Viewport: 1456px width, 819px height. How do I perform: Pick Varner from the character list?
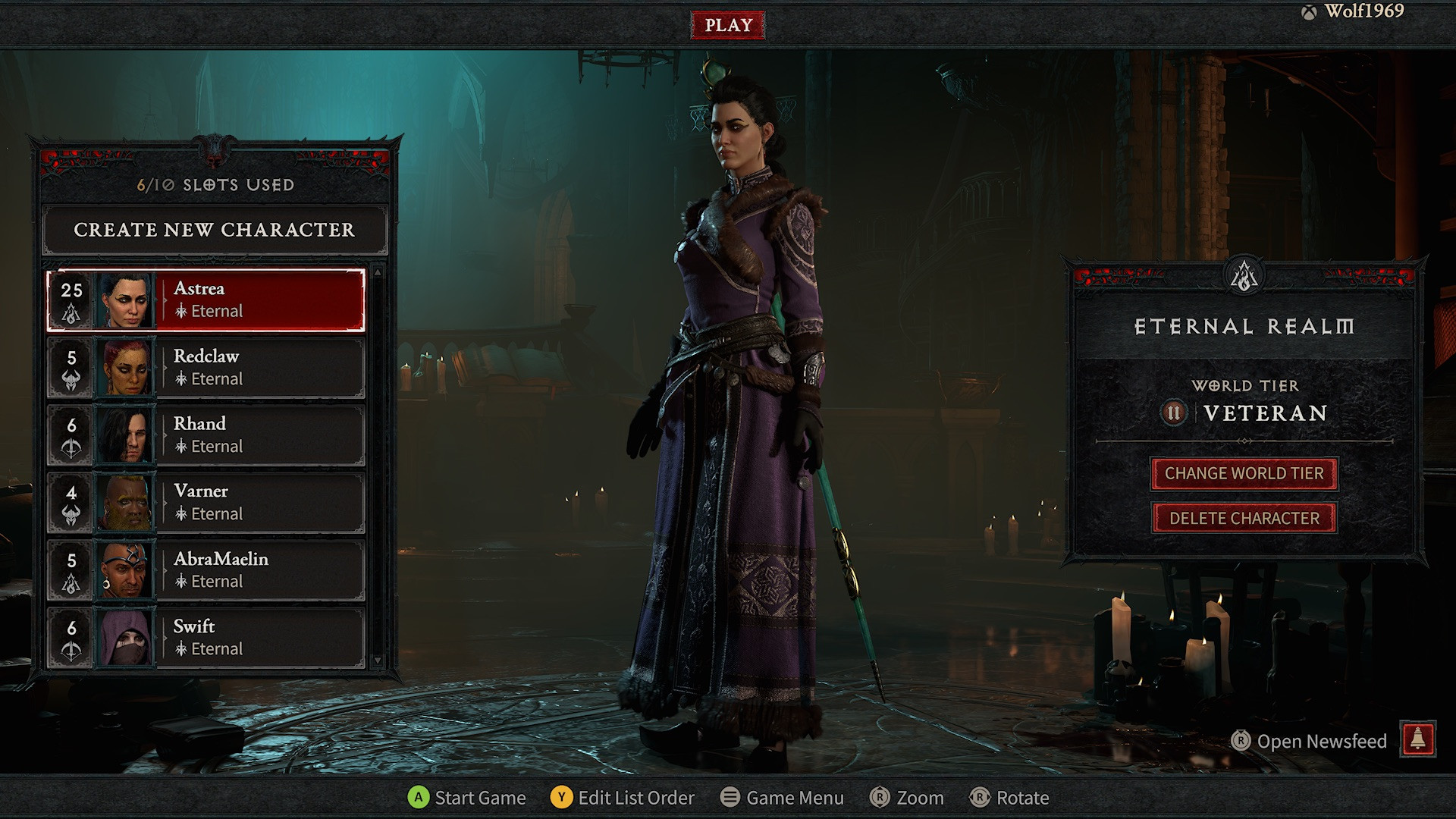pyautogui.click(x=206, y=503)
